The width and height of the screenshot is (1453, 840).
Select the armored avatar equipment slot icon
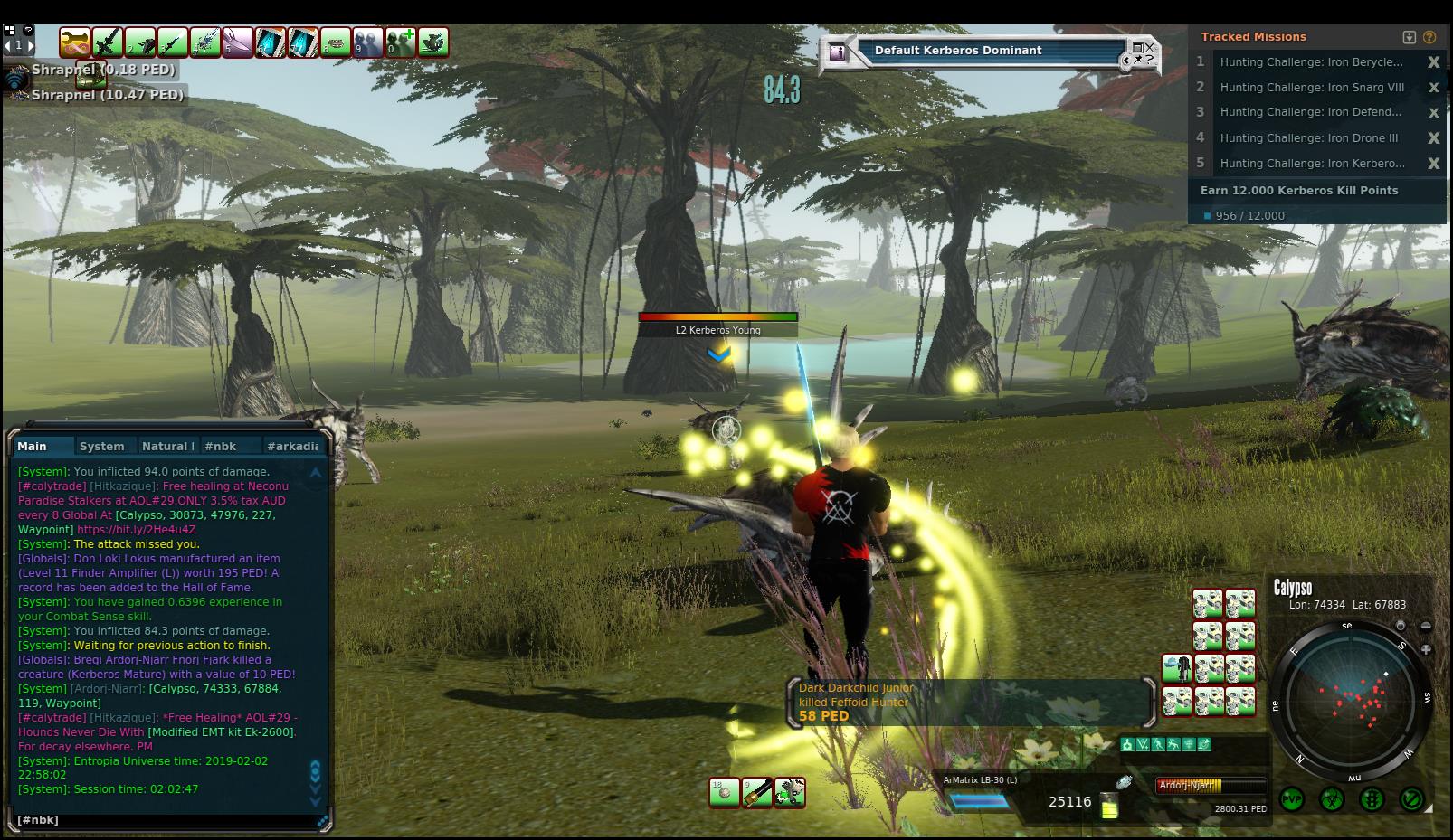(x=1176, y=669)
